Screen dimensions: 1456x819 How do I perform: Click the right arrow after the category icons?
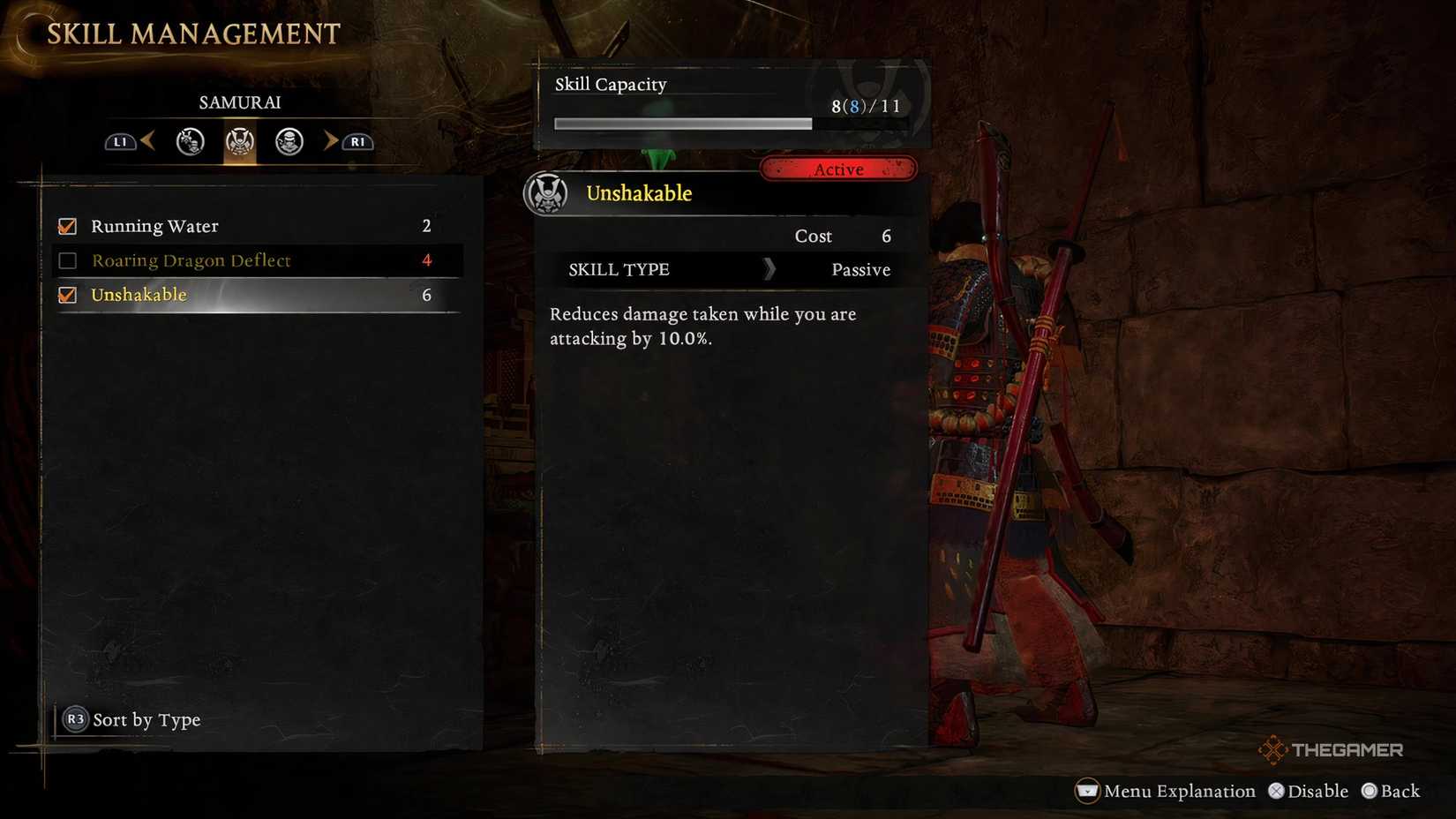(x=331, y=141)
